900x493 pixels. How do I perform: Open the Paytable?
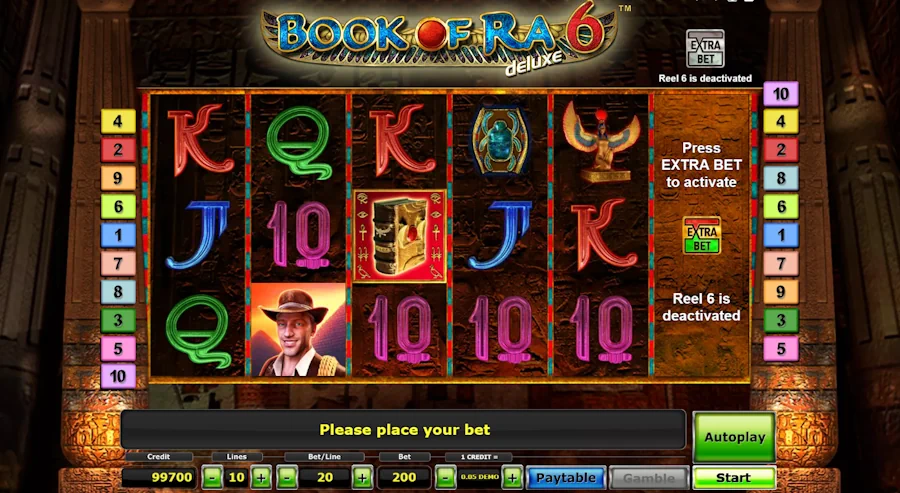pos(565,477)
